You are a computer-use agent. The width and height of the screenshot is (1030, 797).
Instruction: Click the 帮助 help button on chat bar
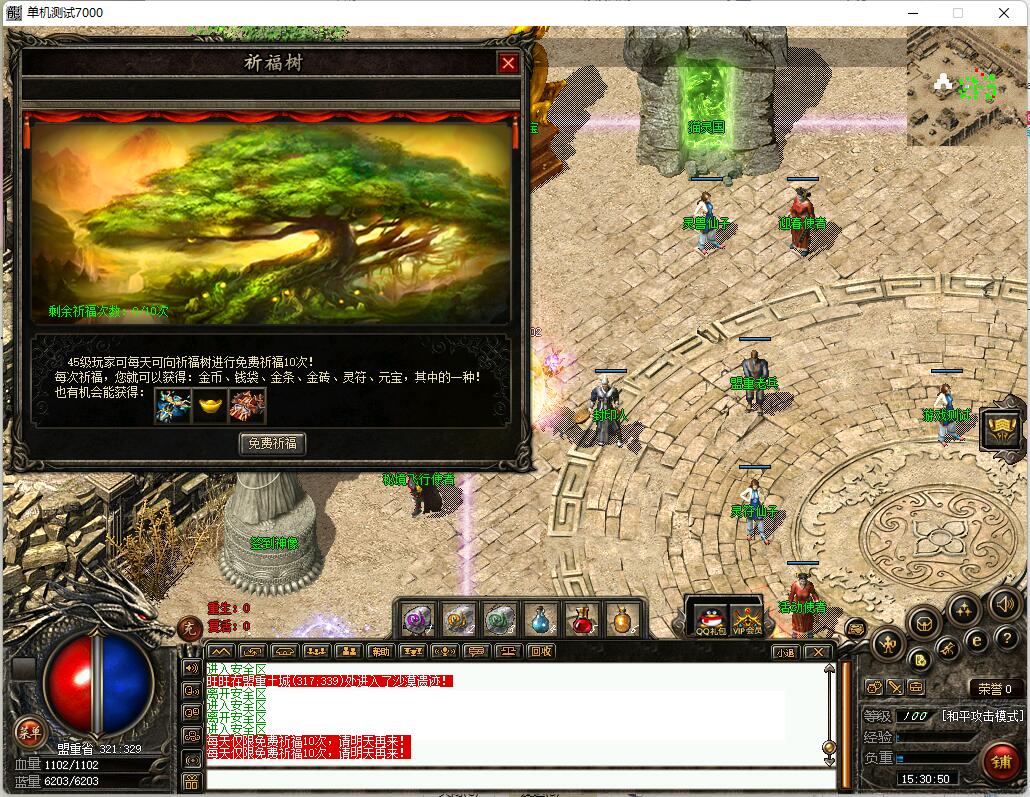pos(381,652)
